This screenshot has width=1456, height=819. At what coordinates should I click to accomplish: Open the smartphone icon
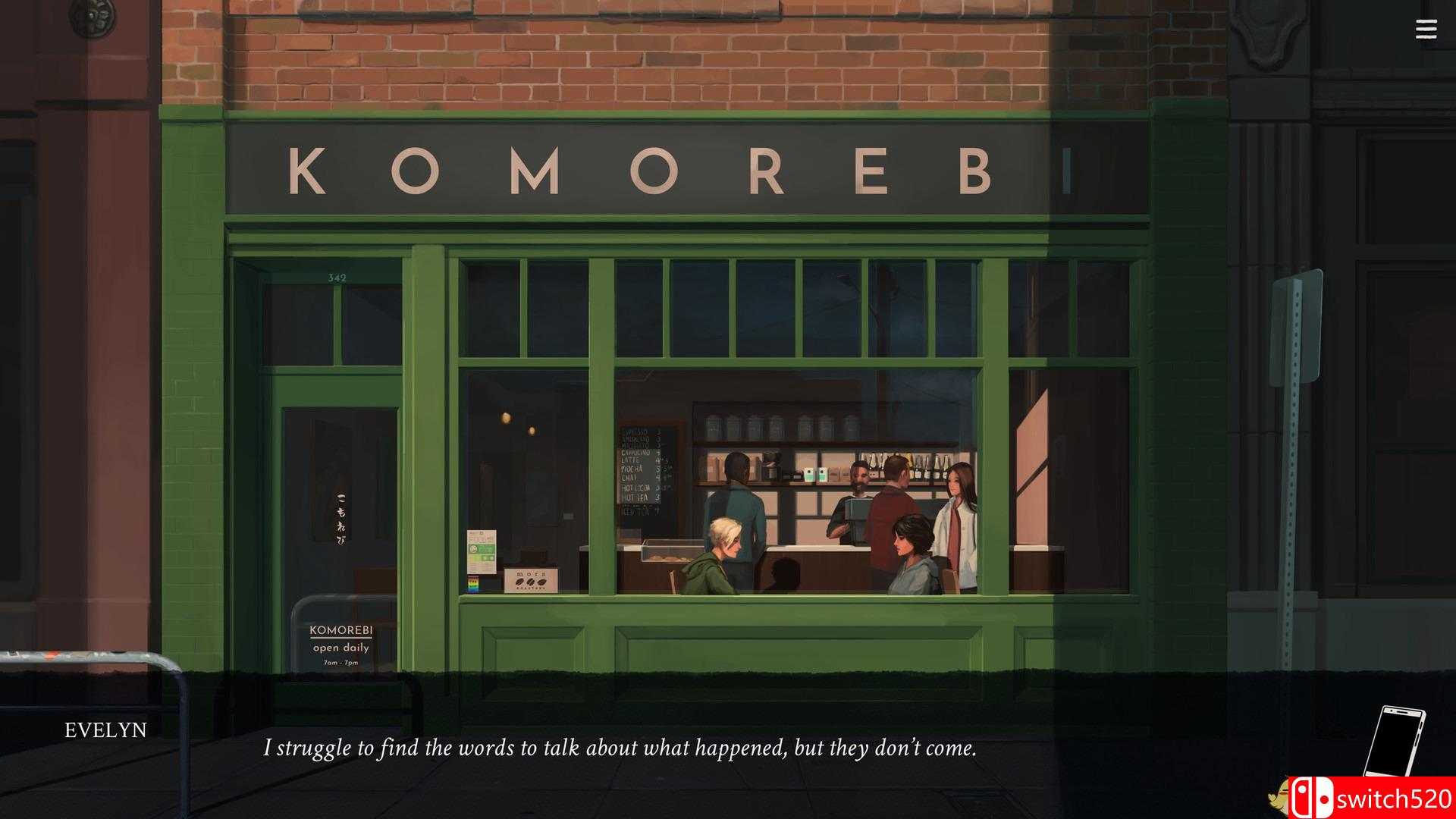[1395, 742]
